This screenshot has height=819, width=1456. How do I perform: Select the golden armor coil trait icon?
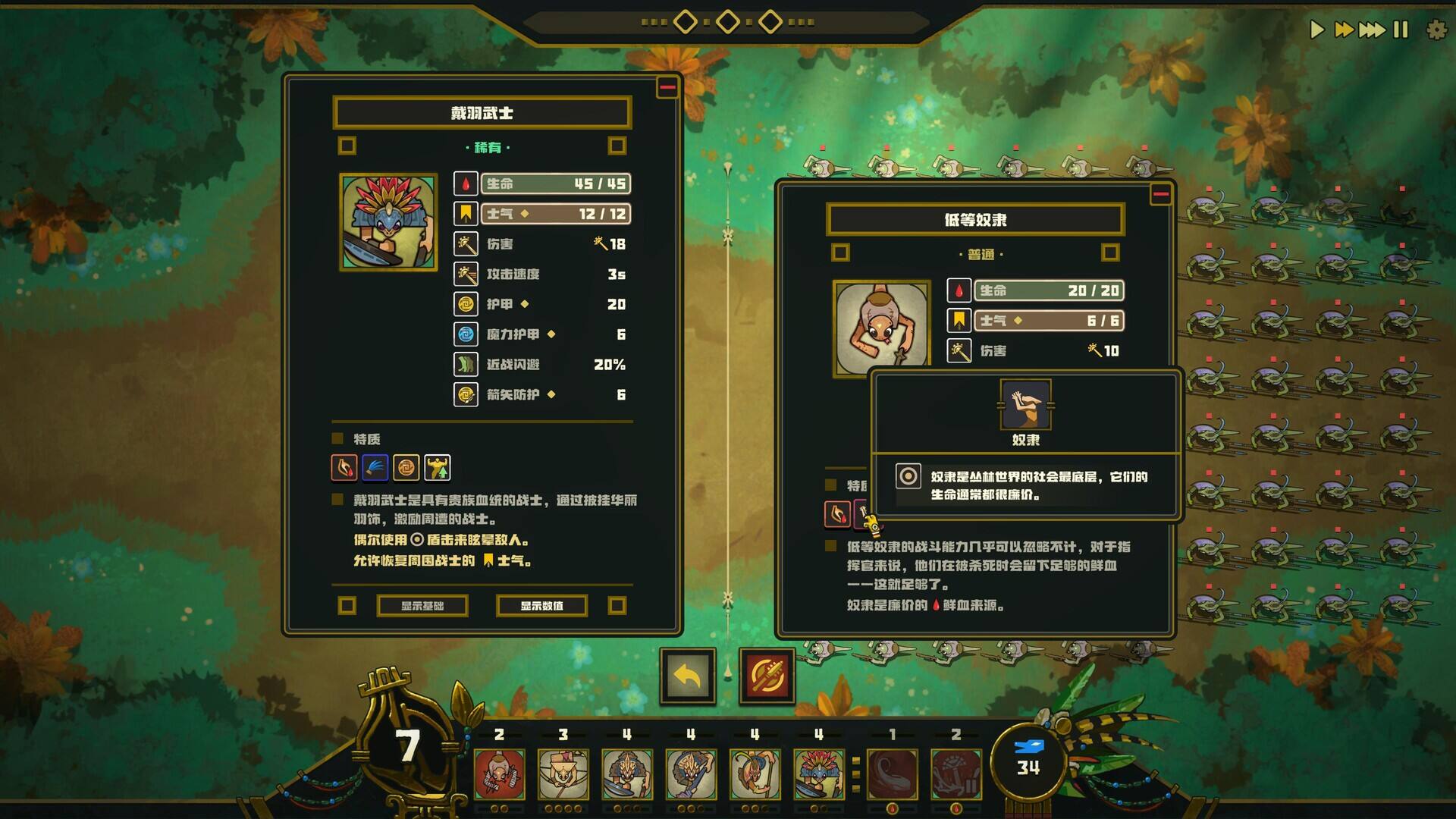405,467
